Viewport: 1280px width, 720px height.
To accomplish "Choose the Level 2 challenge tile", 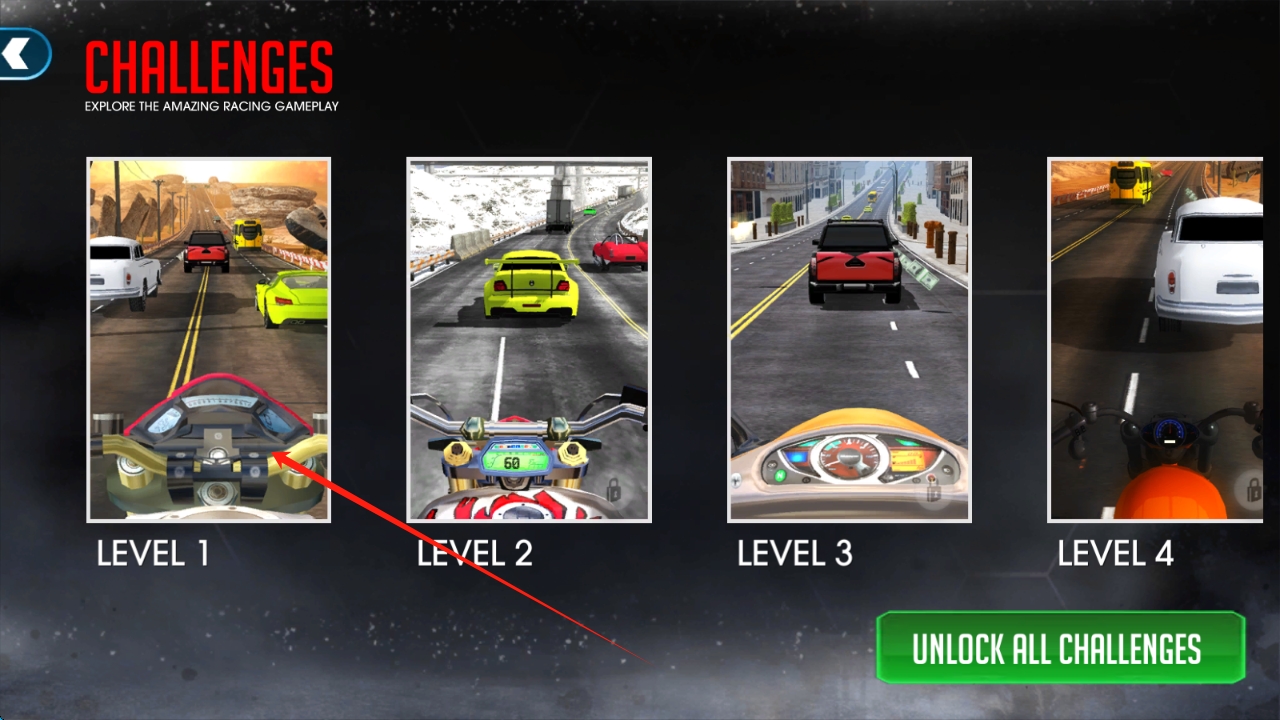I will pyautogui.click(x=529, y=340).
